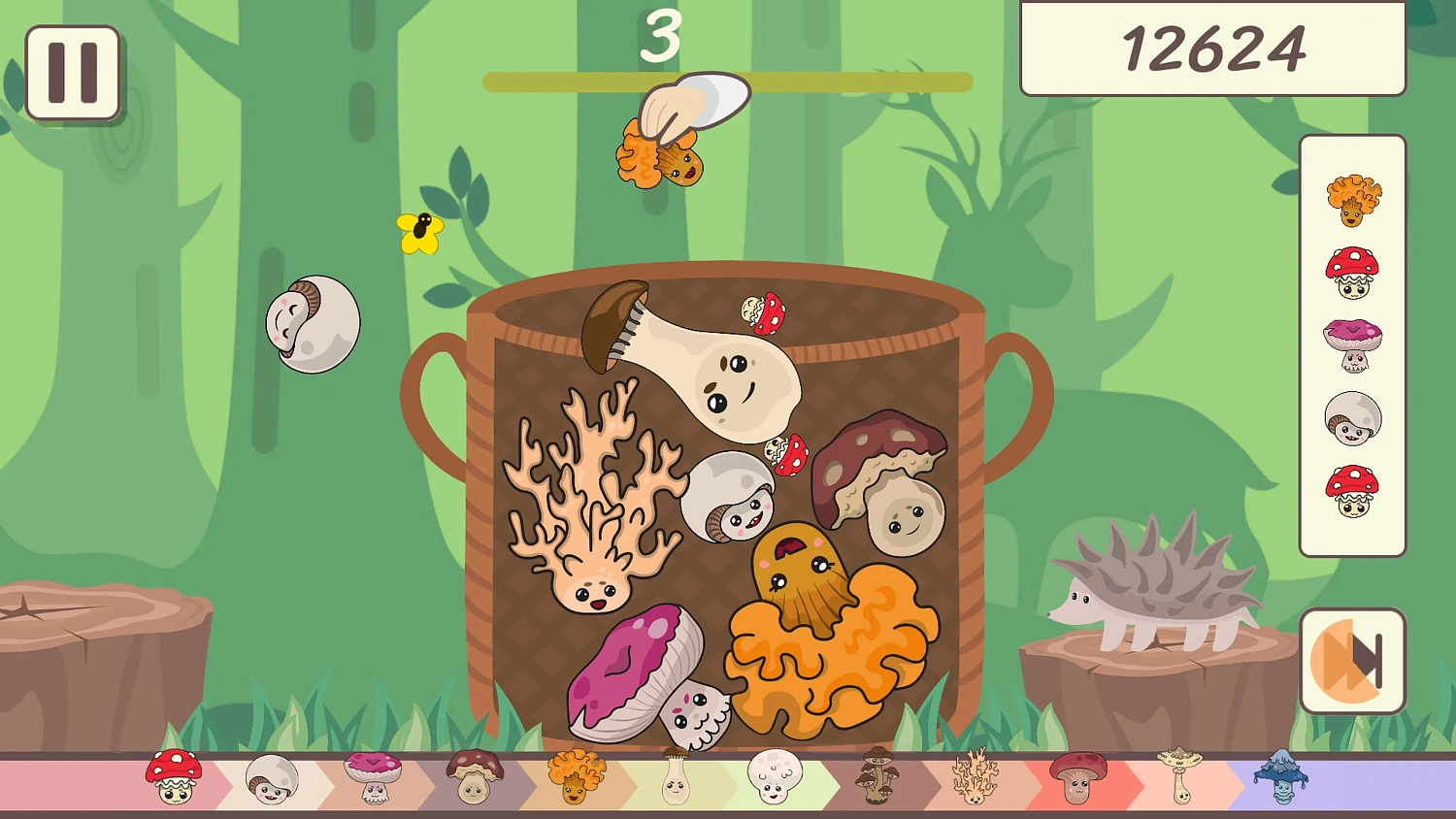Click the chanterelle icon in the queue panel

(x=1354, y=199)
